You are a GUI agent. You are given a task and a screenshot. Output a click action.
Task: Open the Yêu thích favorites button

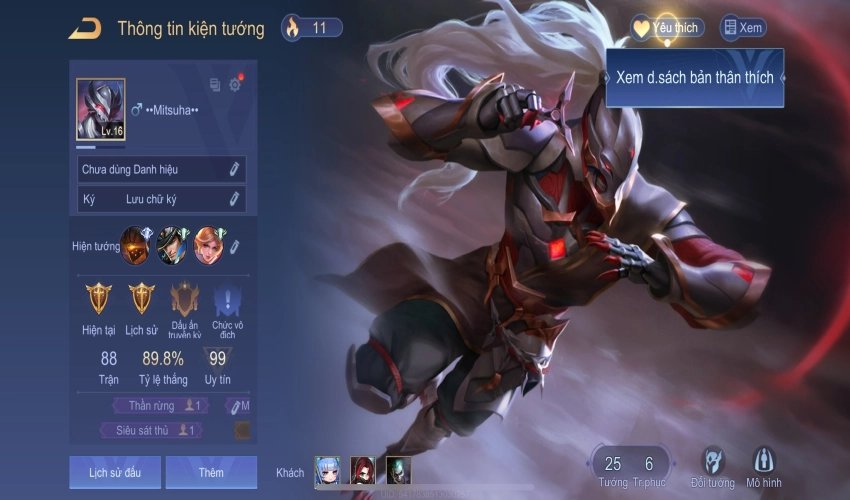click(667, 28)
